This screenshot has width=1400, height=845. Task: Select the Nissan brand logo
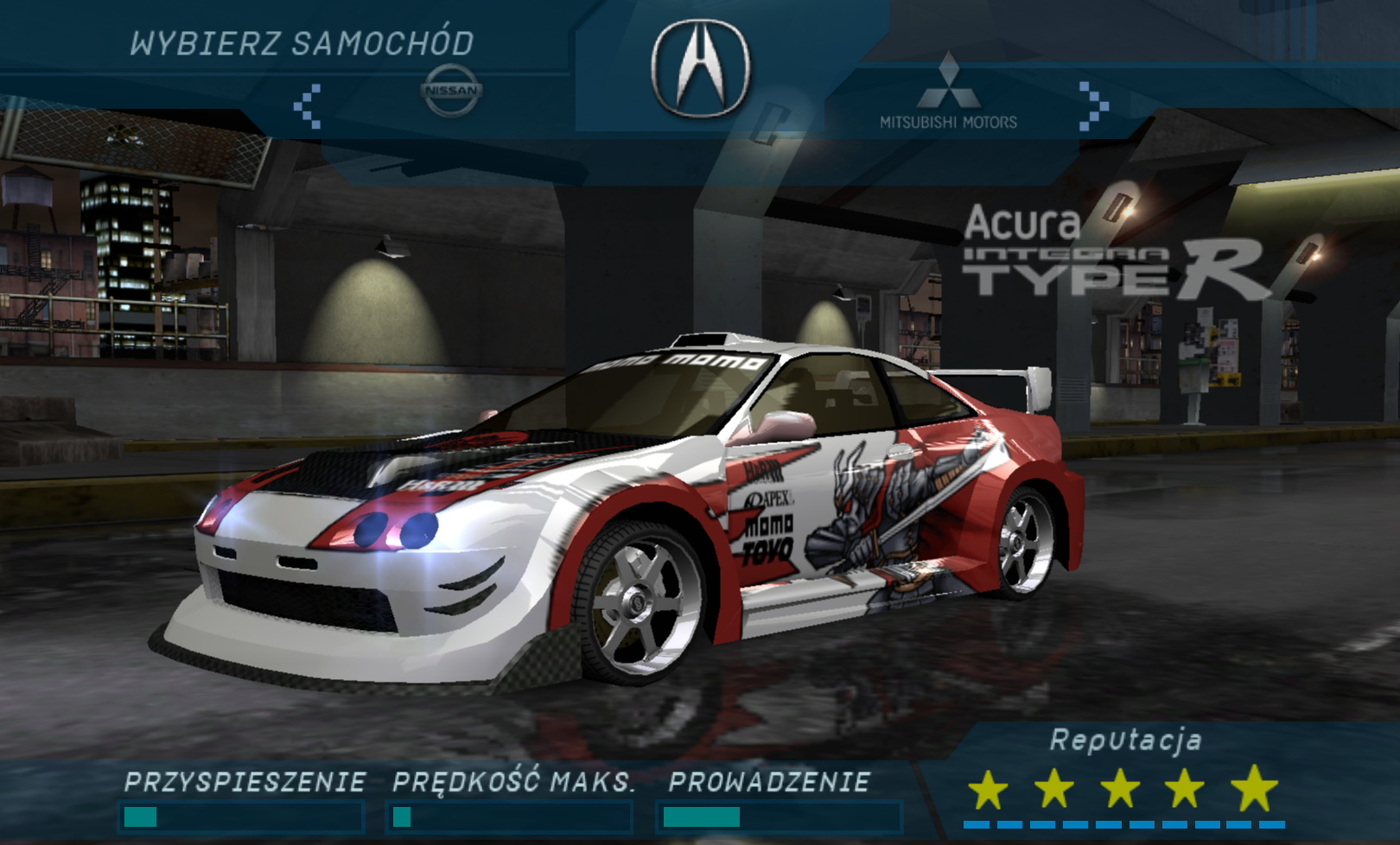click(x=451, y=90)
